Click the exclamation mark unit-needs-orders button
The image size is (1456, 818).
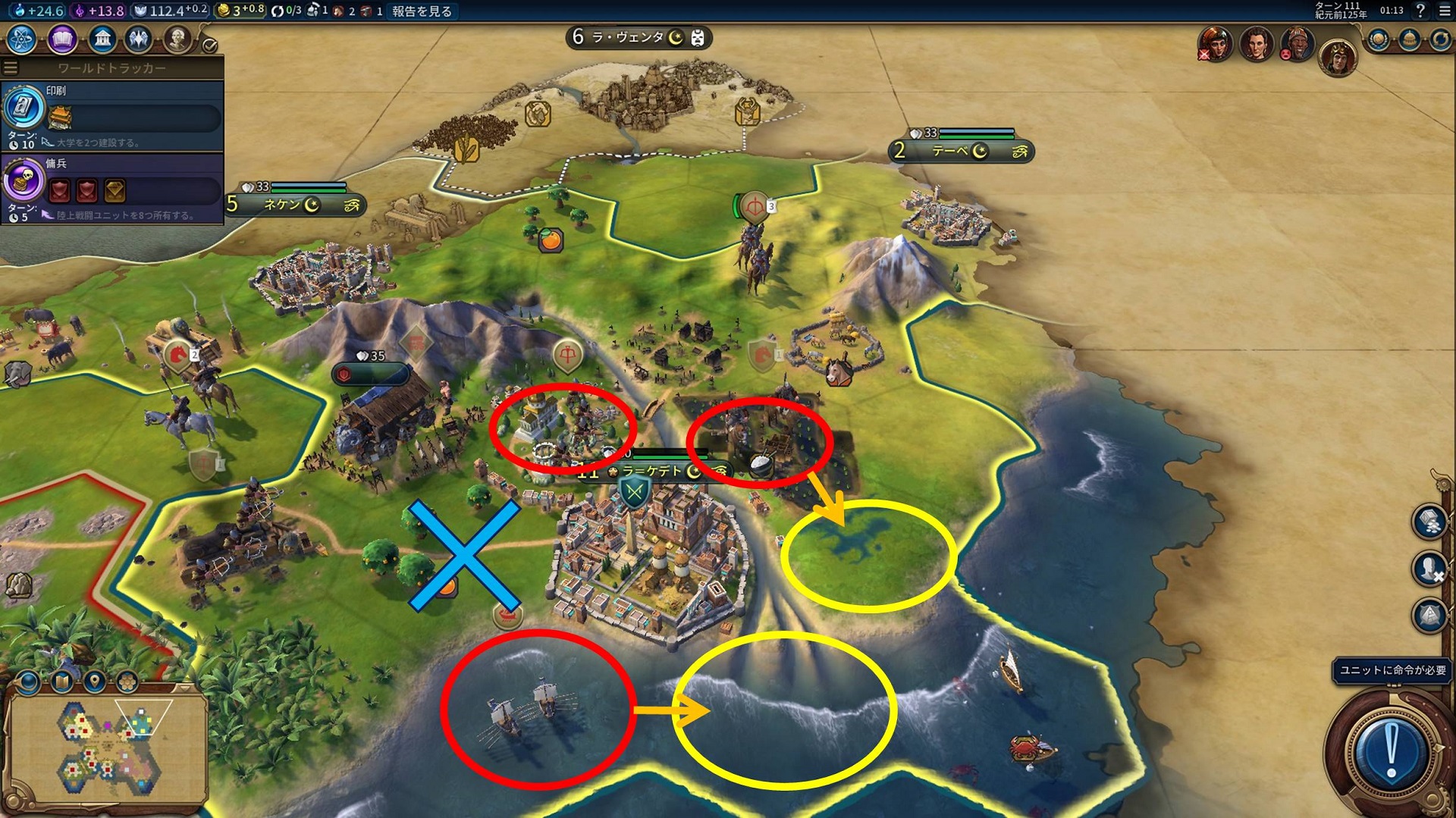coord(1390,752)
